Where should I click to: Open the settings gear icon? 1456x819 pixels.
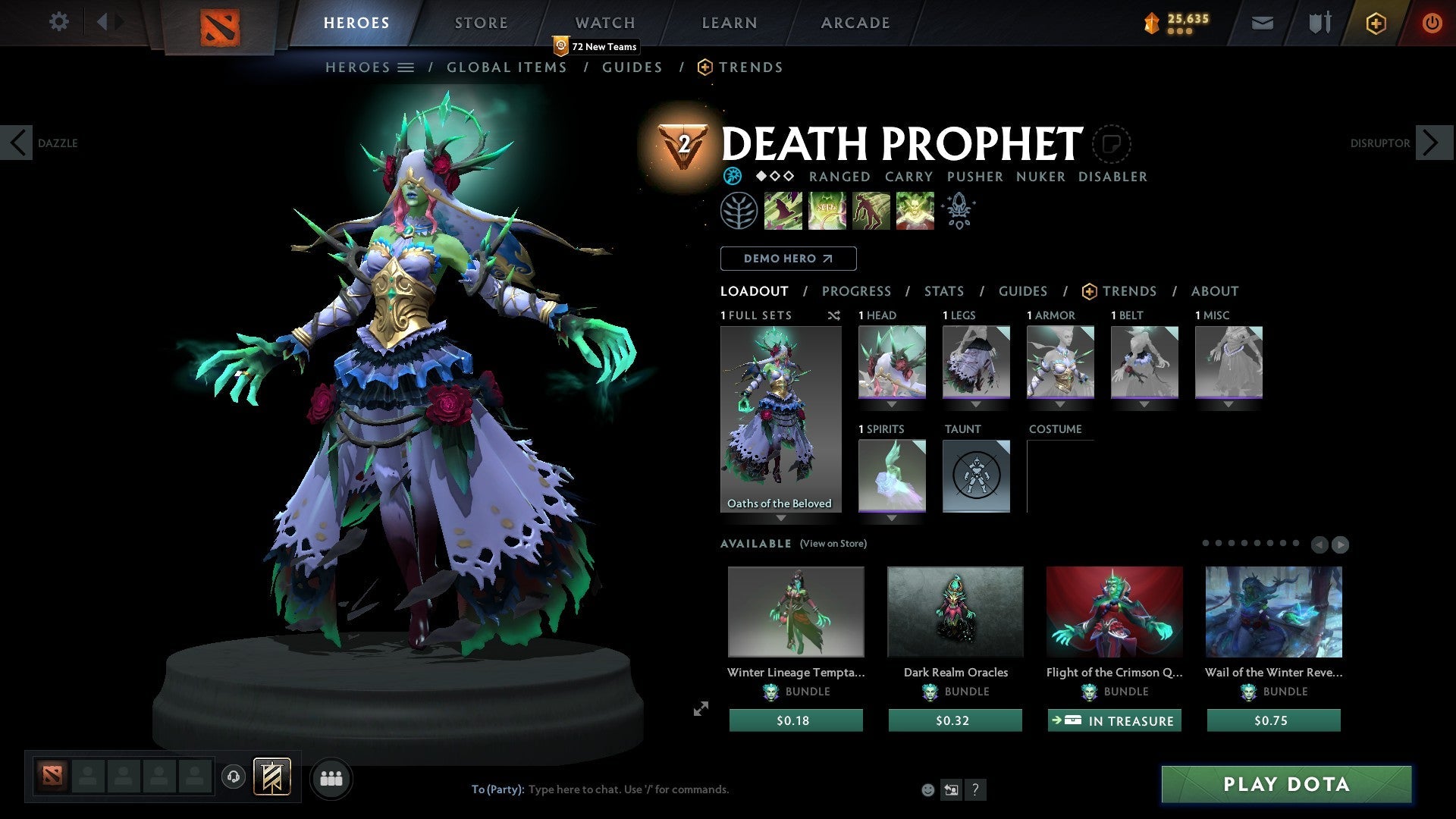58,22
